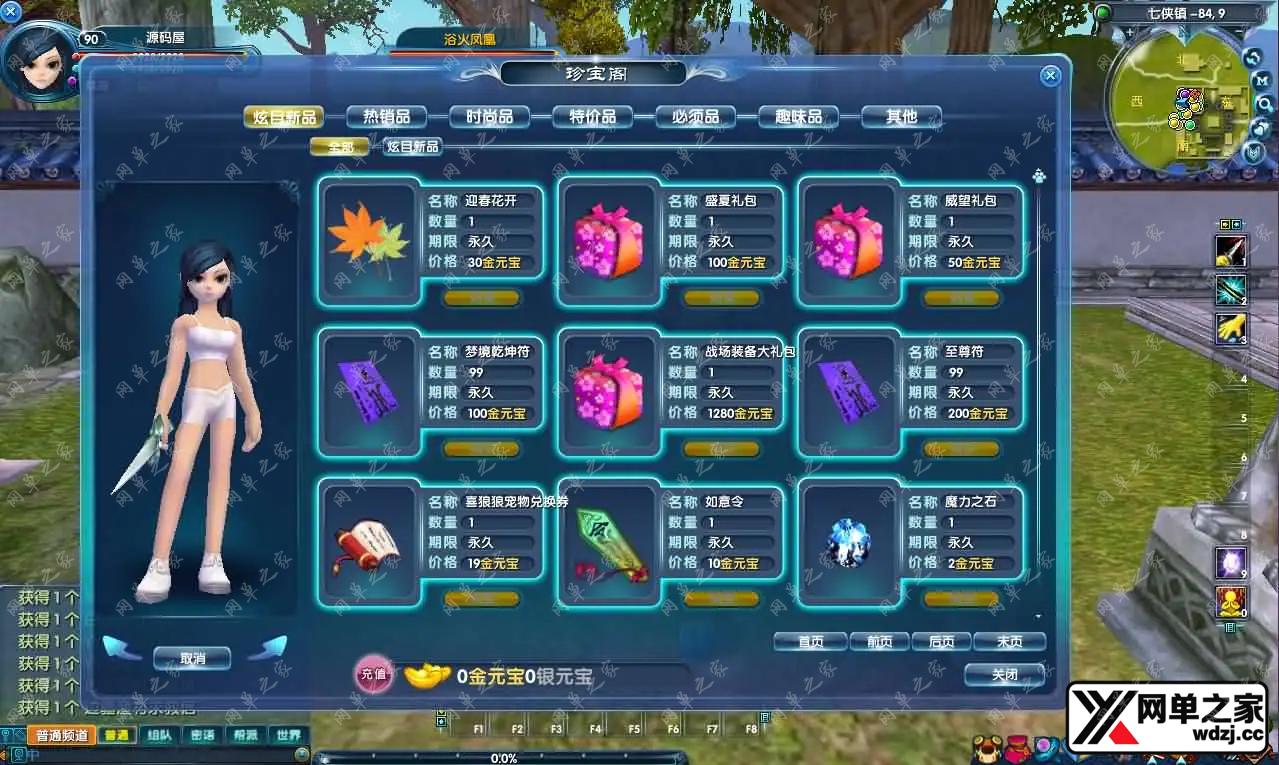
Task: Open the 充值 recharge button
Action: click(373, 675)
